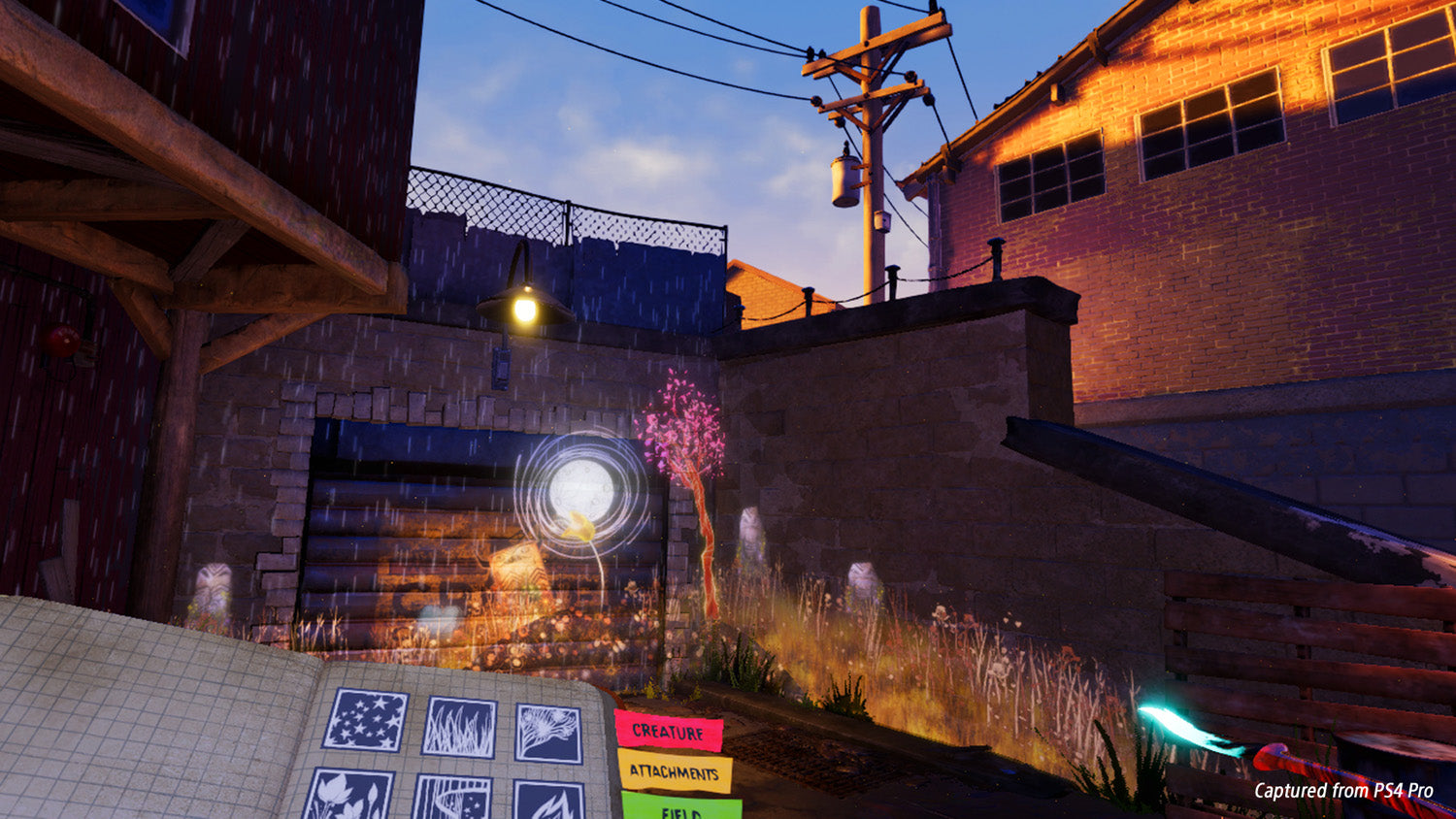Select the green Field tab
Viewport: 1456px width, 819px height.
[x=681, y=808]
